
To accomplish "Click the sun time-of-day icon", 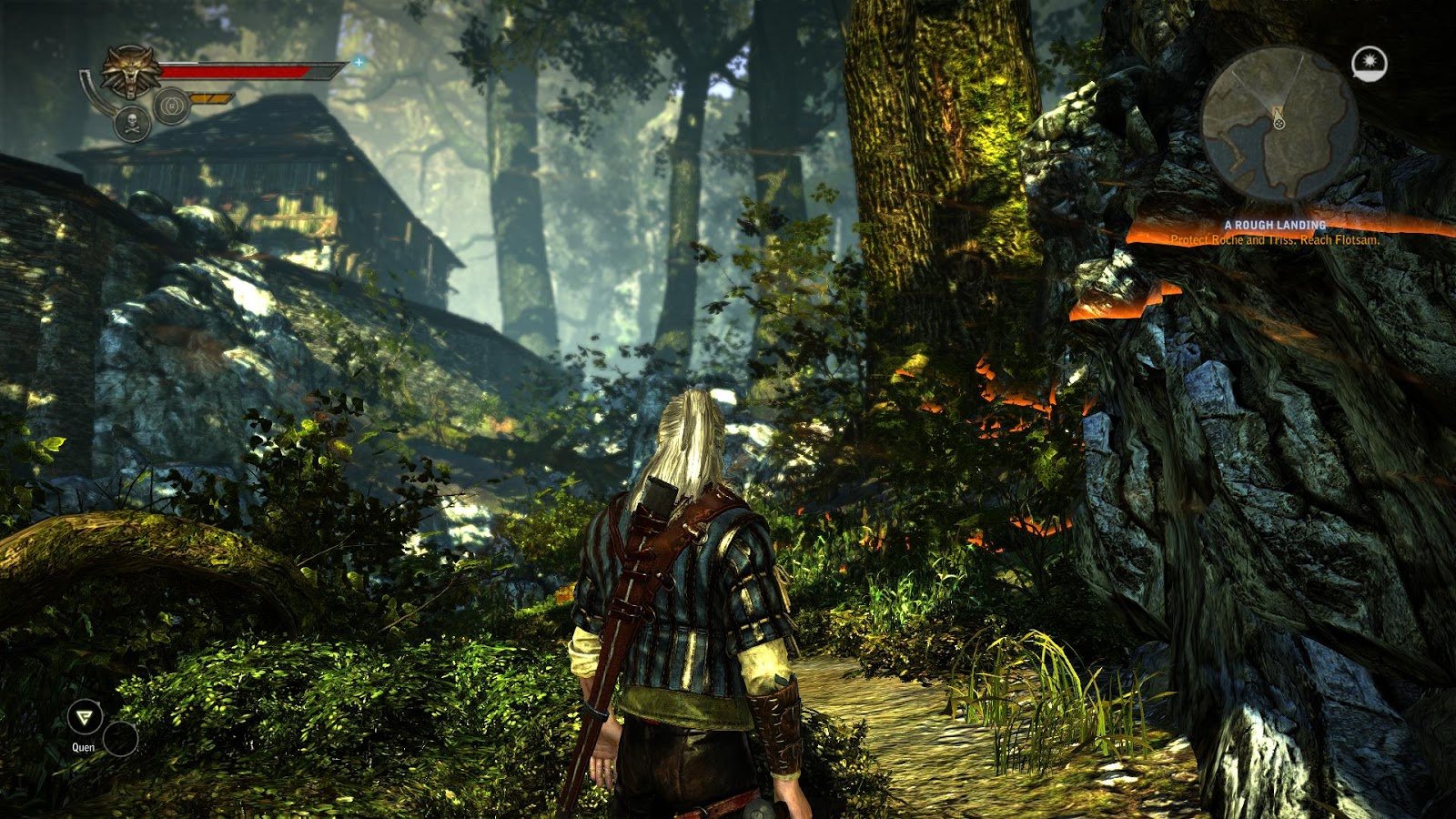I will [x=1369, y=62].
